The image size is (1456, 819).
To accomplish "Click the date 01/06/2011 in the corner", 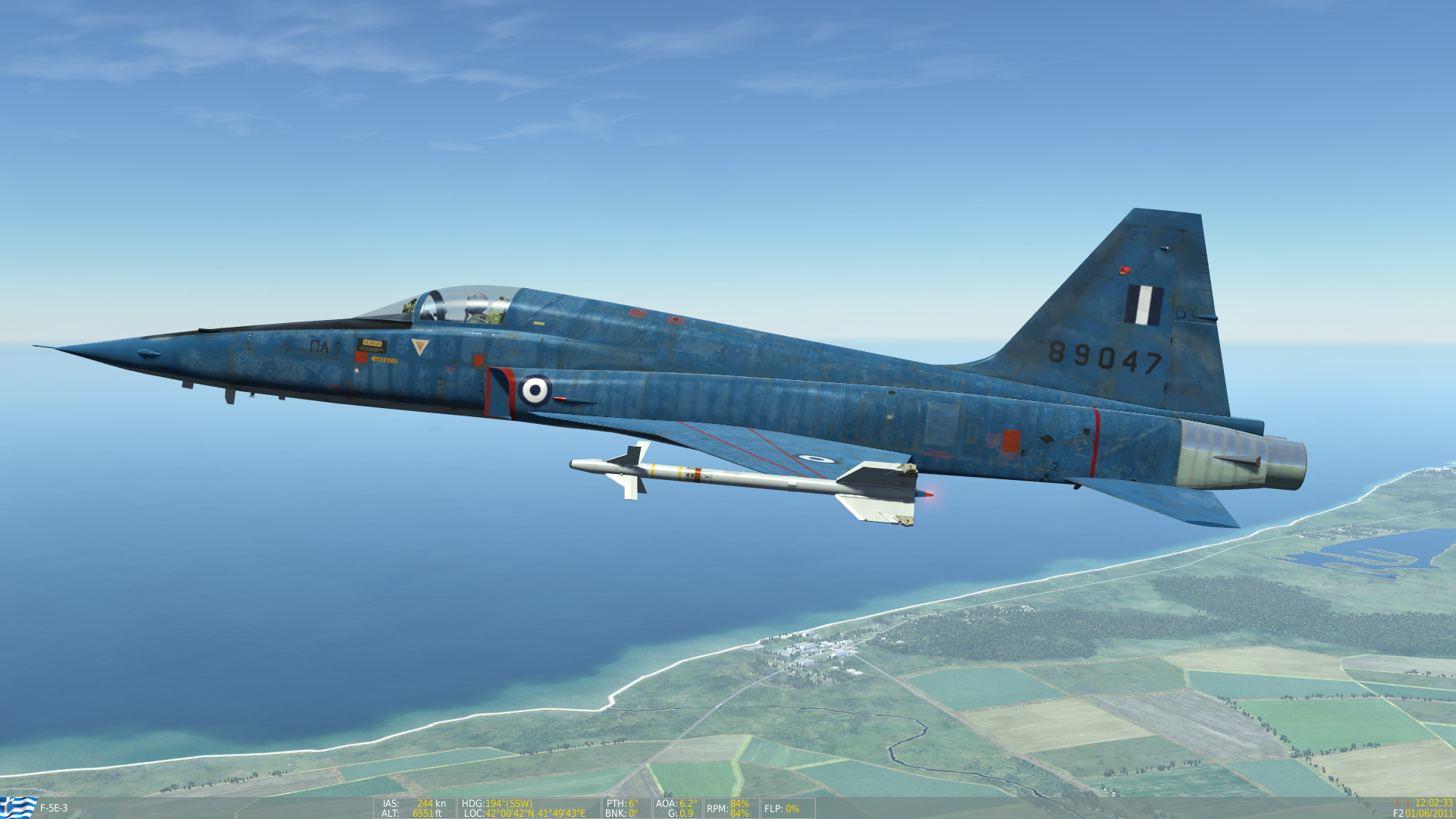I will click(x=1430, y=812).
